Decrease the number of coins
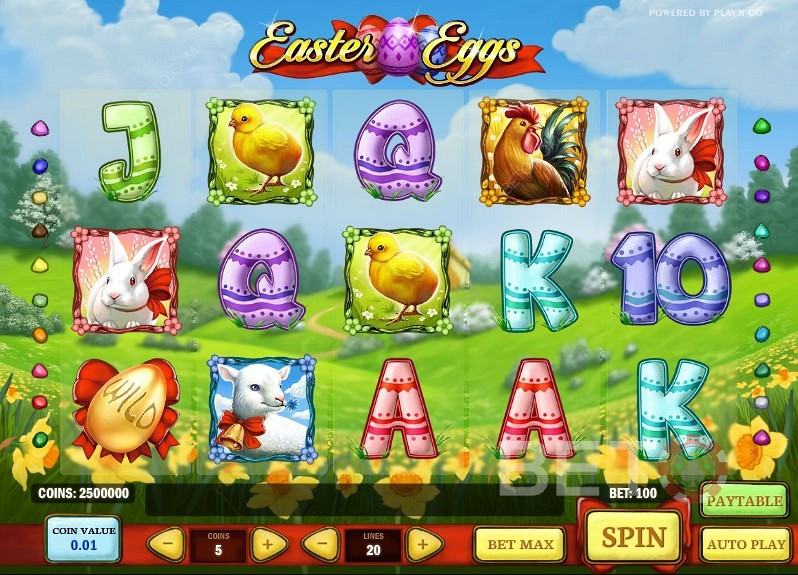Viewport: 798px width, 575px height. [x=167, y=544]
